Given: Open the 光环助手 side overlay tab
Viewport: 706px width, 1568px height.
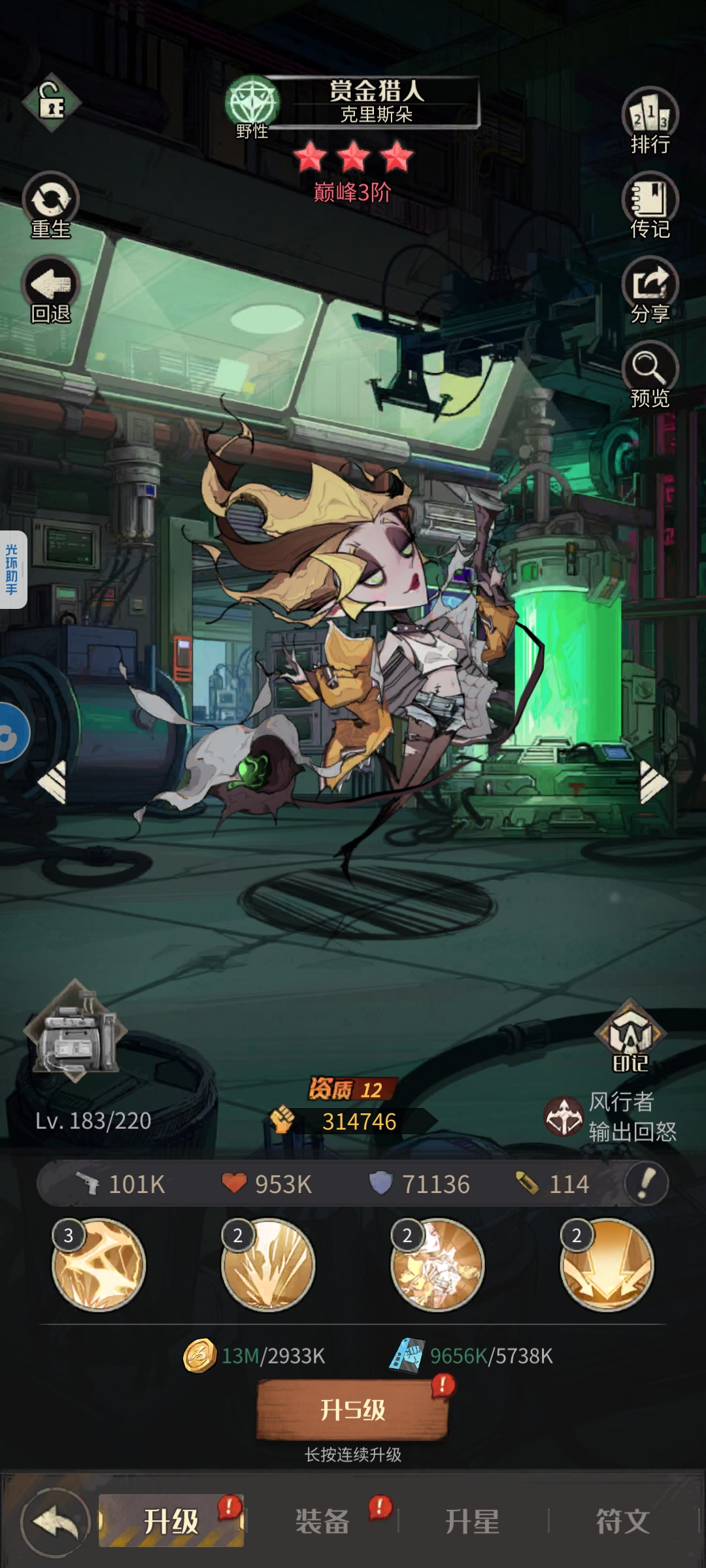Looking at the screenshot, I should 12,569.
